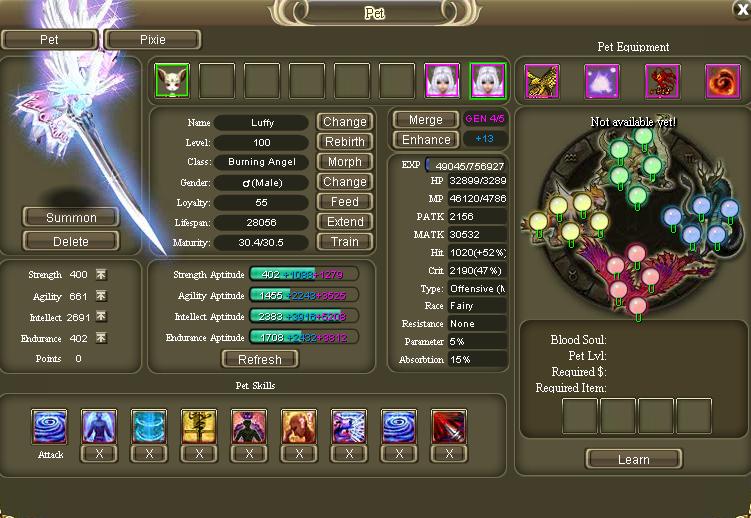Select the blue swirl Attack skill
The image size is (751, 518).
[x=50, y=425]
